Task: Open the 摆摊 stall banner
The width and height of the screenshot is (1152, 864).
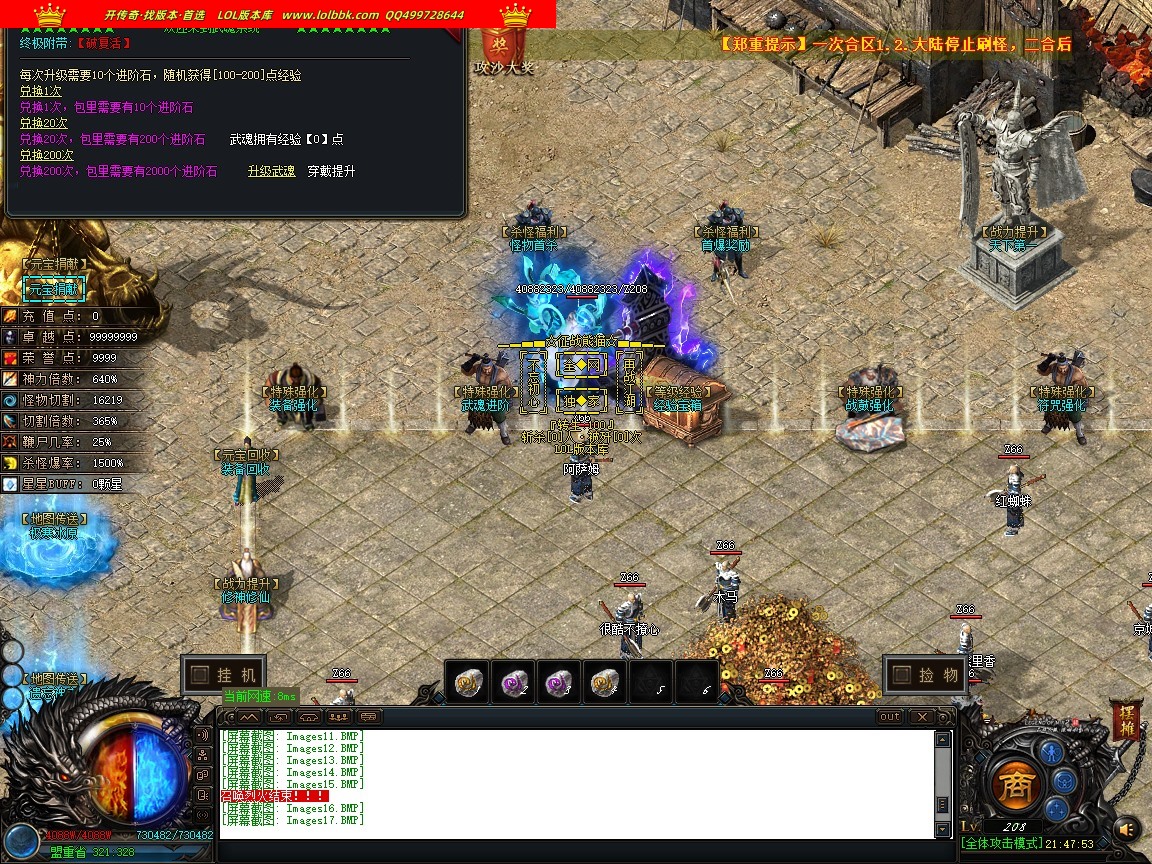Action: [x=1126, y=720]
